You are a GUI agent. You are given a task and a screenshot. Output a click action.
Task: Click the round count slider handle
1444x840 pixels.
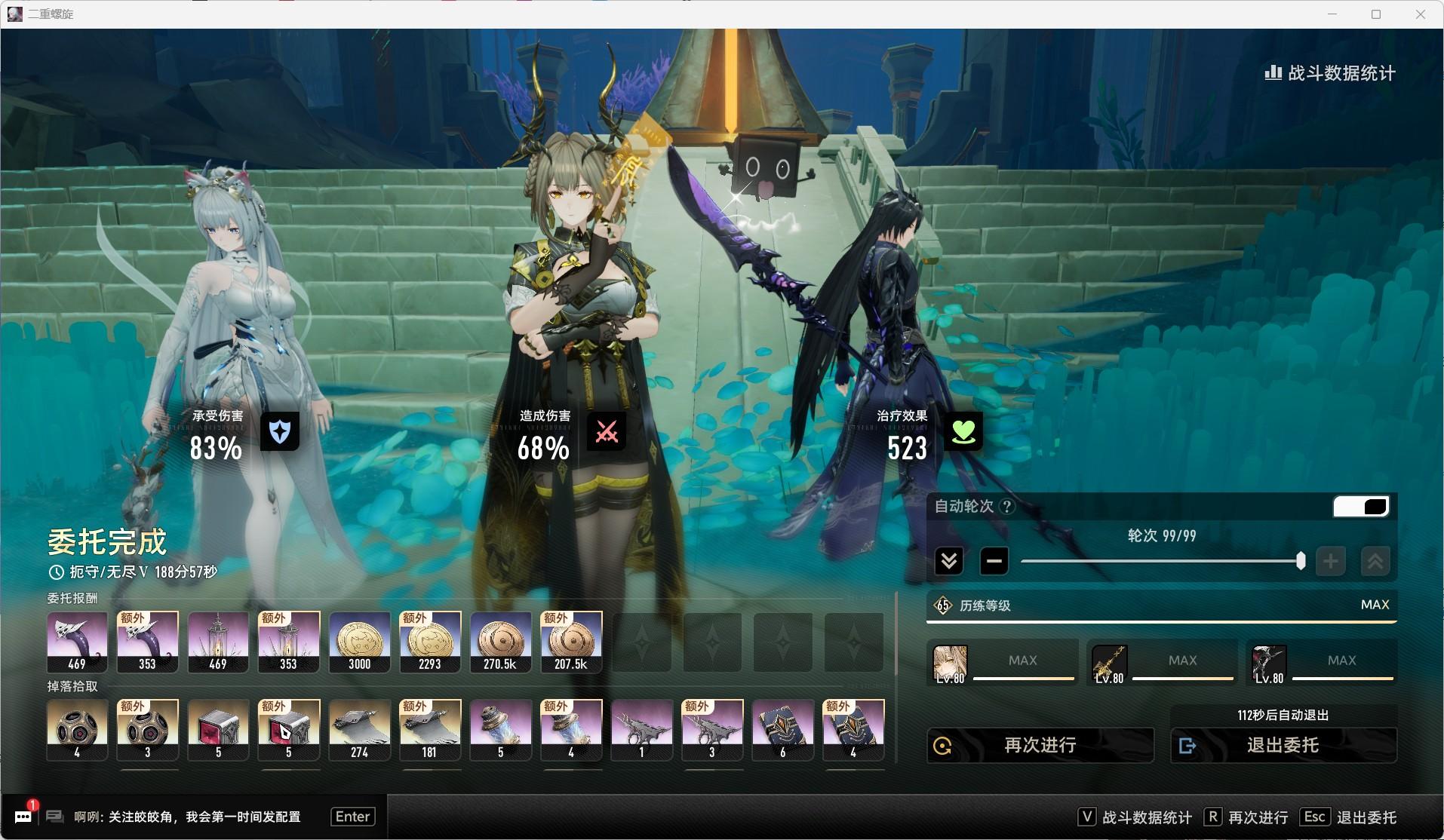1300,561
